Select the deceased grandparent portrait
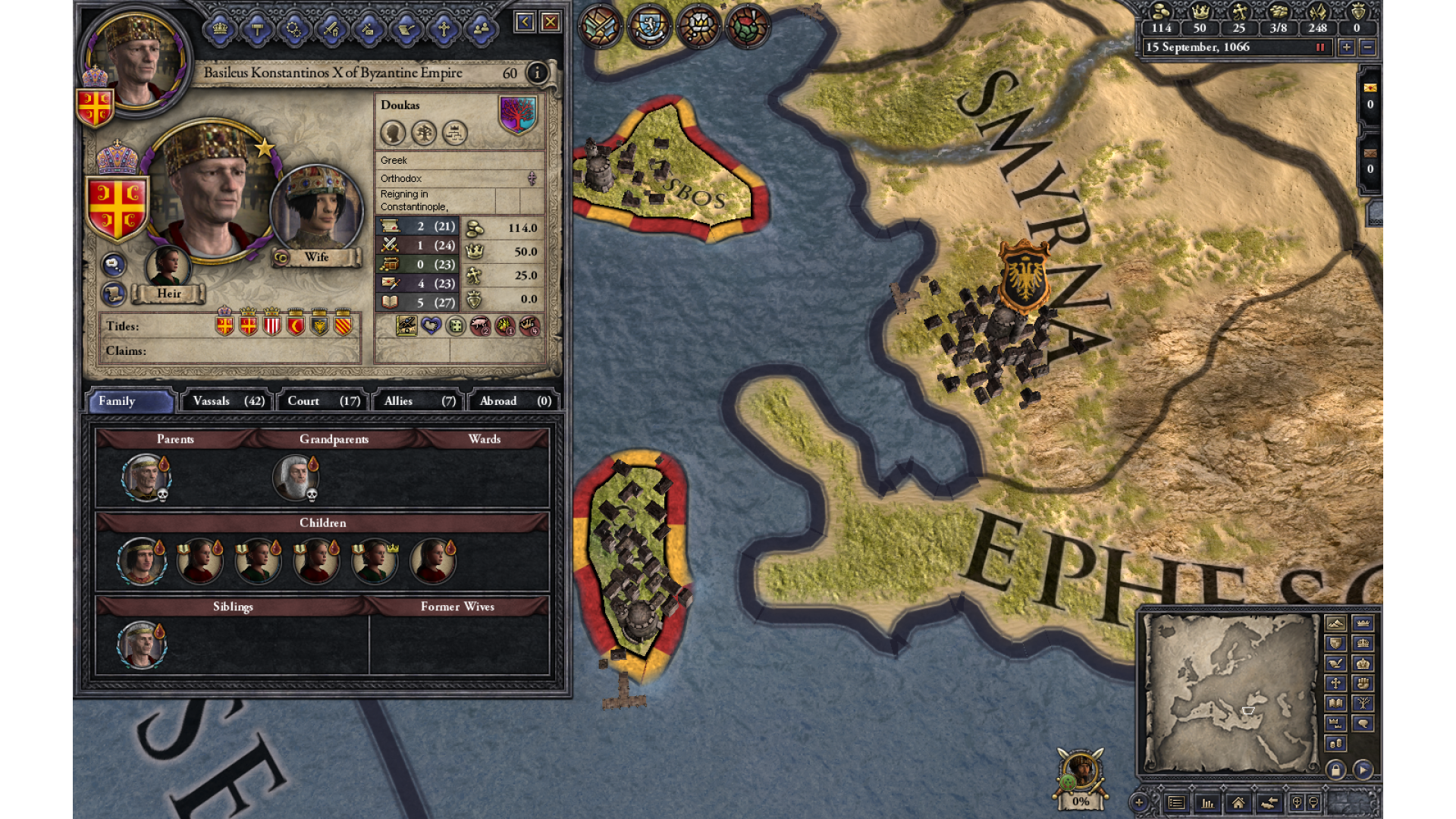 295,478
